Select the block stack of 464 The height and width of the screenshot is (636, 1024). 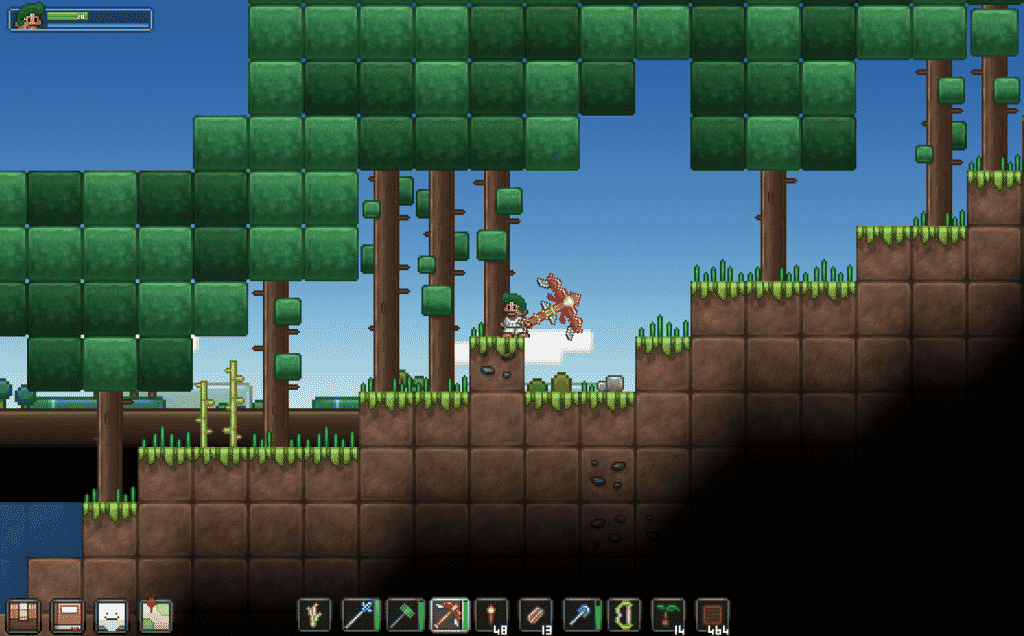(712, 614)
